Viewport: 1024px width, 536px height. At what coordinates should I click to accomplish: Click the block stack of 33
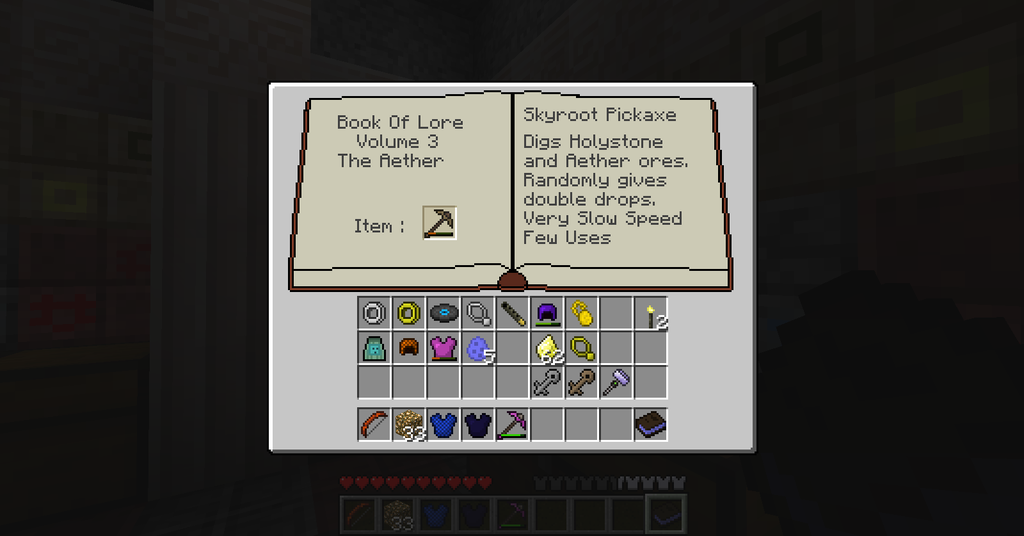coord(408,425)
